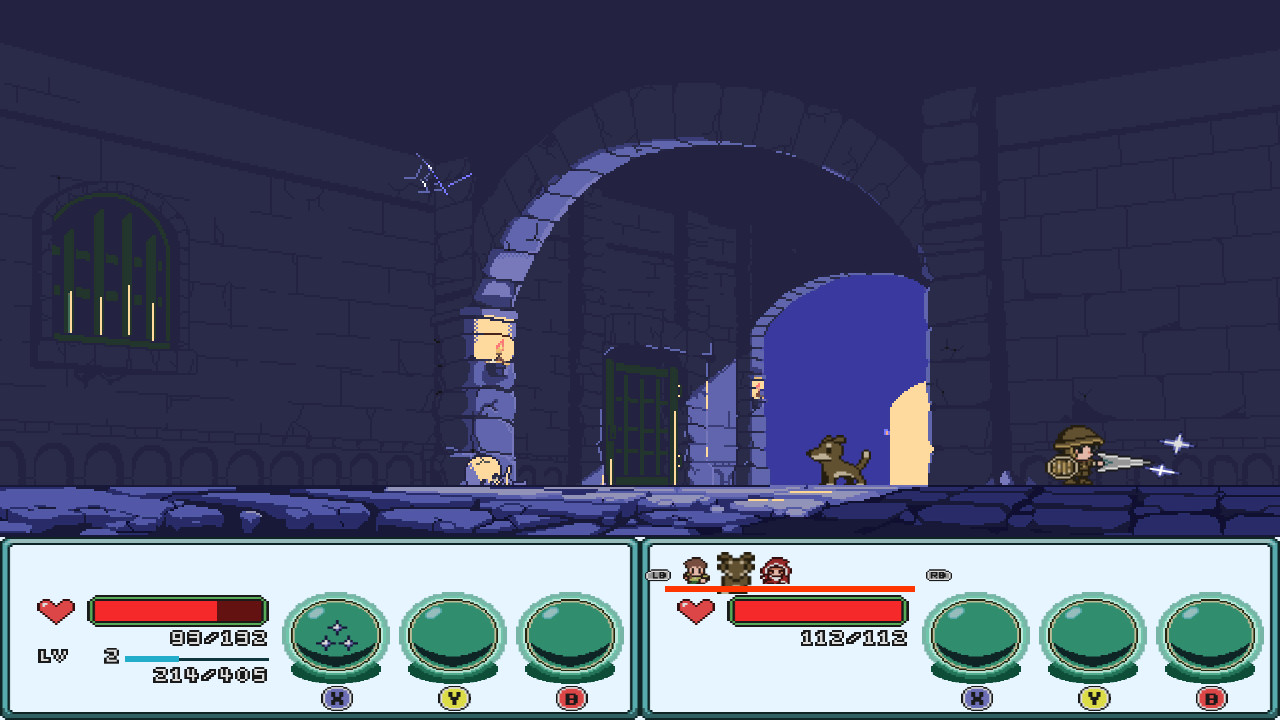The width and height of the screenshot is (1280, 720).
Task: Click the dog enemy near the doorway
Action: 838,461
